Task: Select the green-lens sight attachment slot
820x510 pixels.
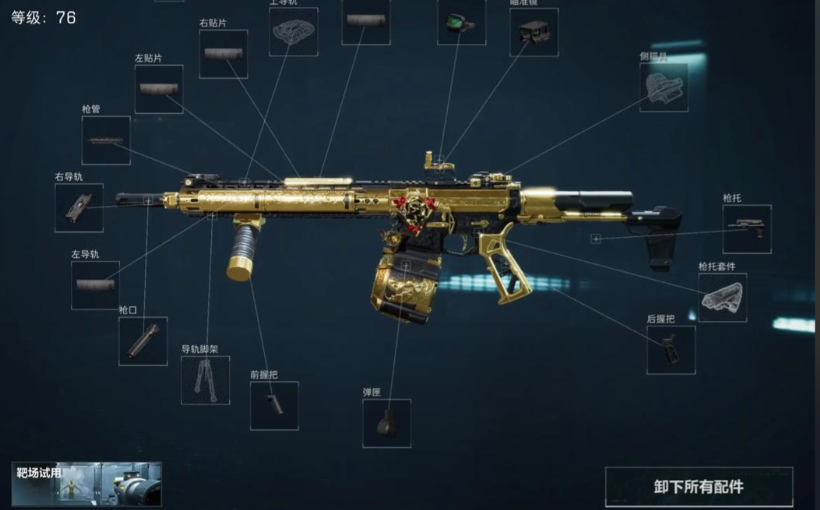Action: [x=461, y=22]
